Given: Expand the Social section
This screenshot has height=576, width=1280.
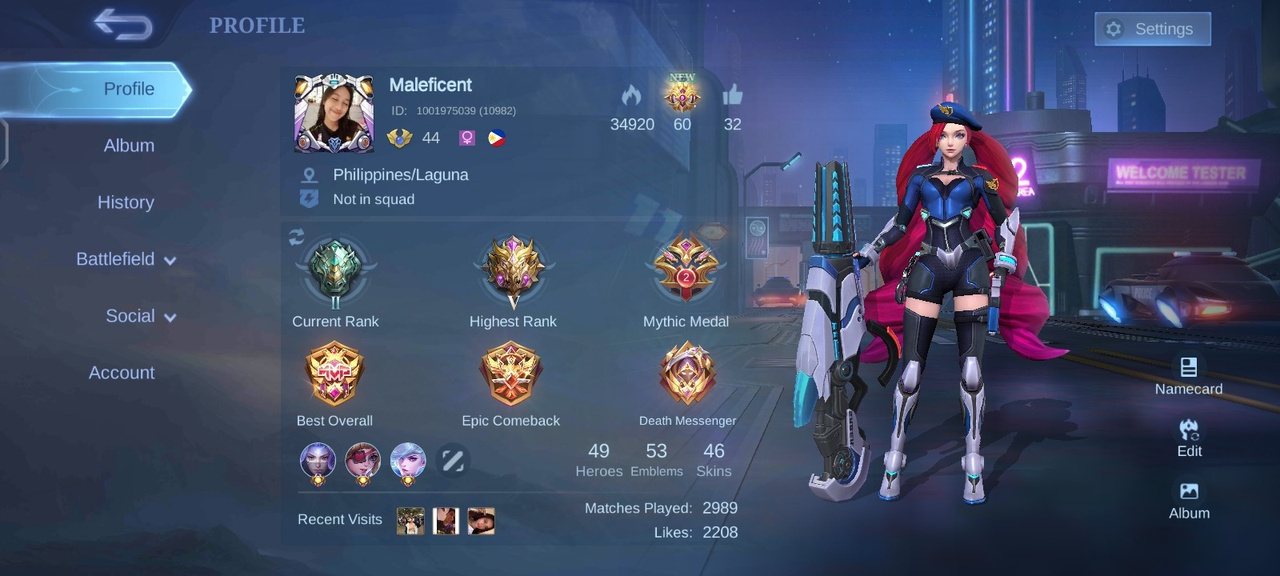Looking at the screenshot, I should [140, 316].
